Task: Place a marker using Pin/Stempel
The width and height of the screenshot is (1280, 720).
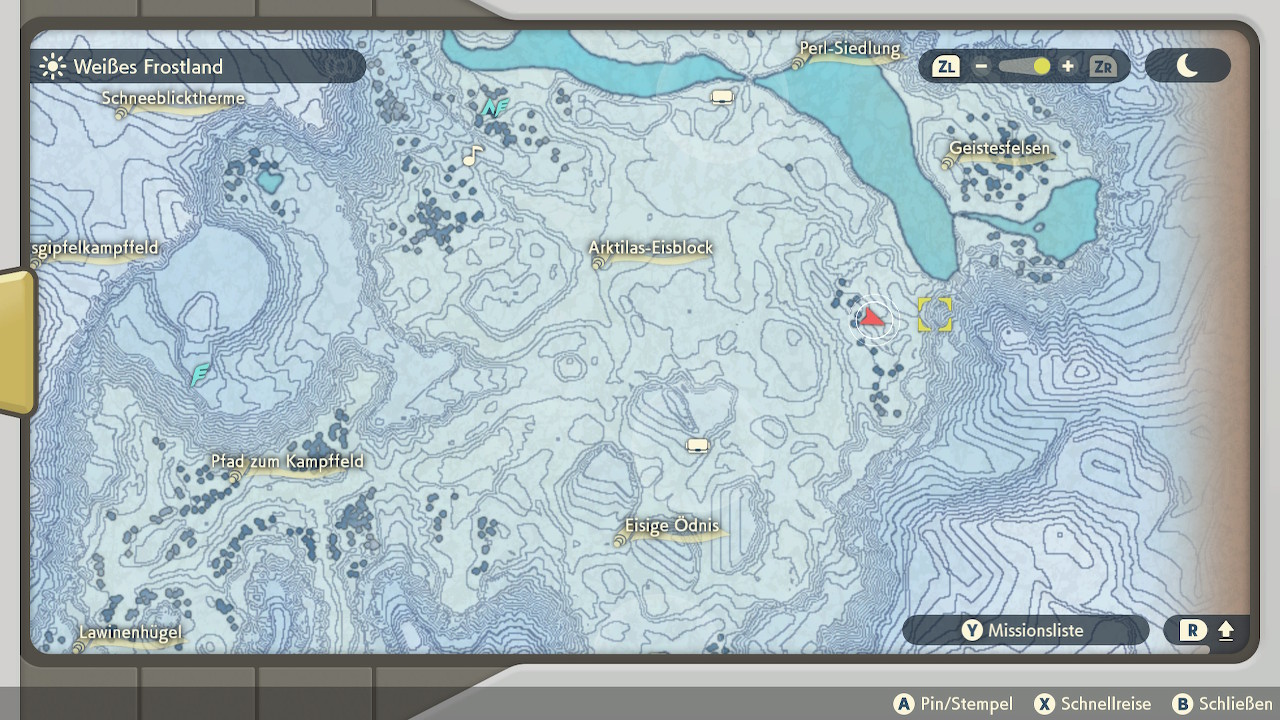Action: (x=954, y=704)
